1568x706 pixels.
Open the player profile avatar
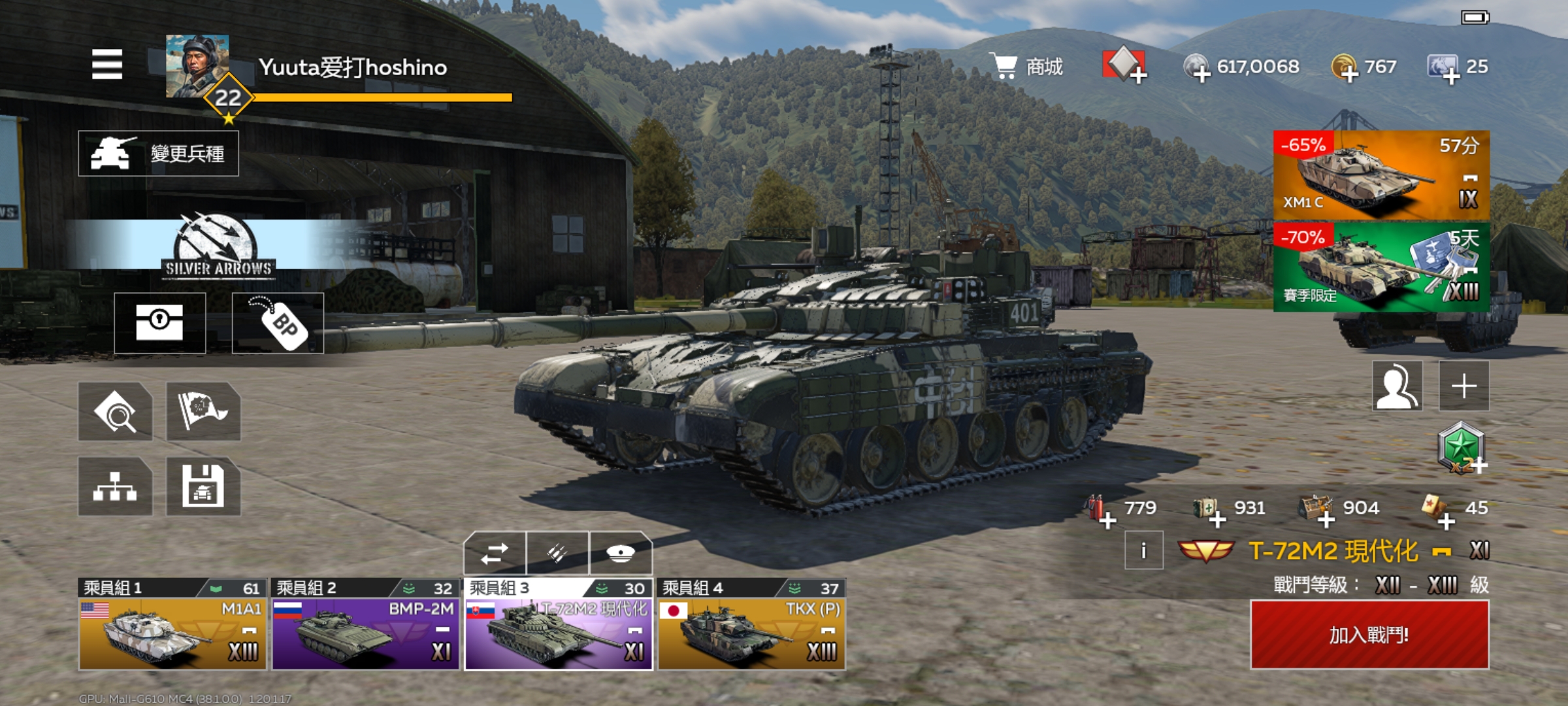click(x=197, y=67)
